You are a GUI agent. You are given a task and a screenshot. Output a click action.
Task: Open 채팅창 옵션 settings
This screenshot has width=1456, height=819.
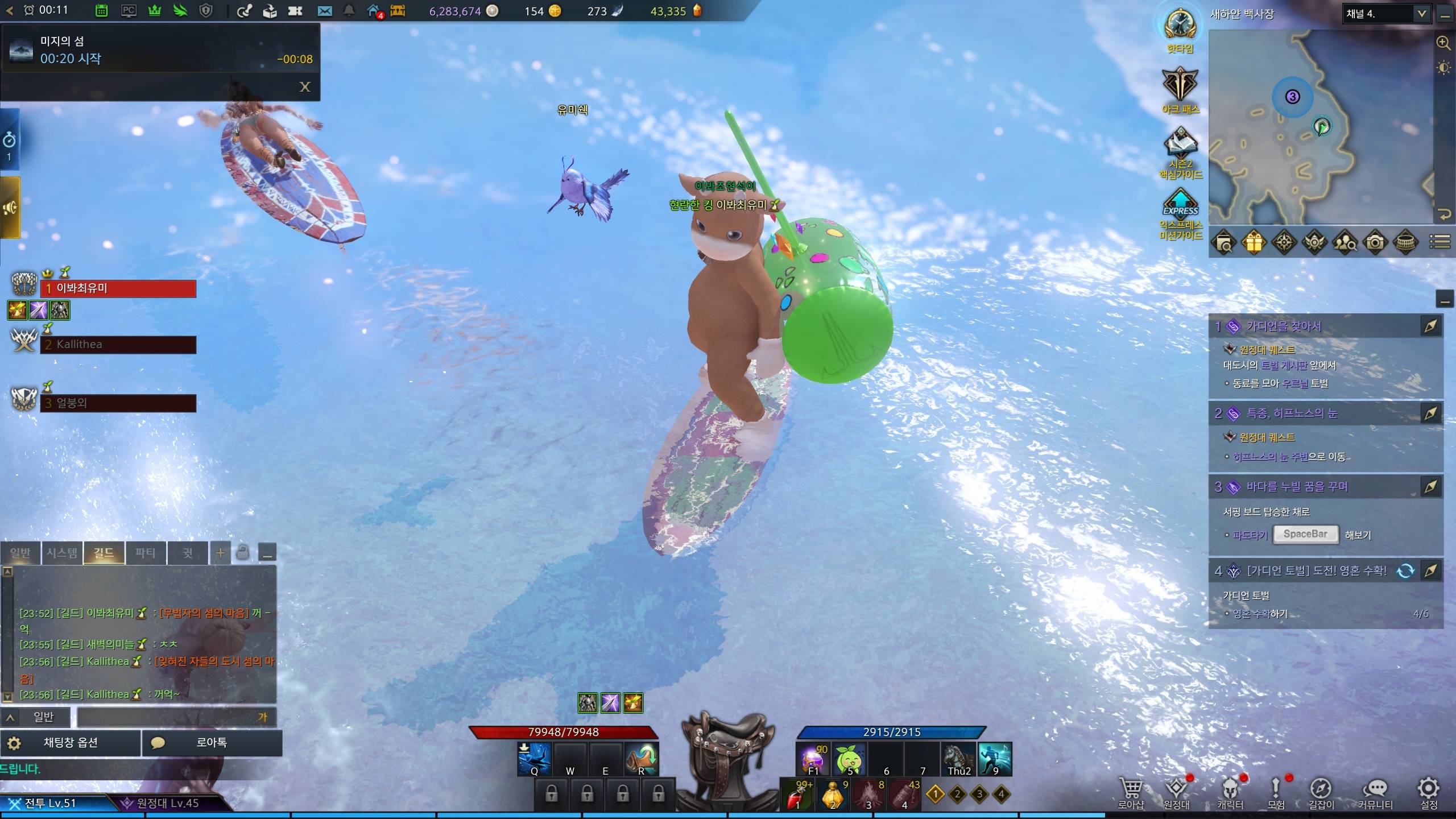pyautogui.click(x=71, y=743)
